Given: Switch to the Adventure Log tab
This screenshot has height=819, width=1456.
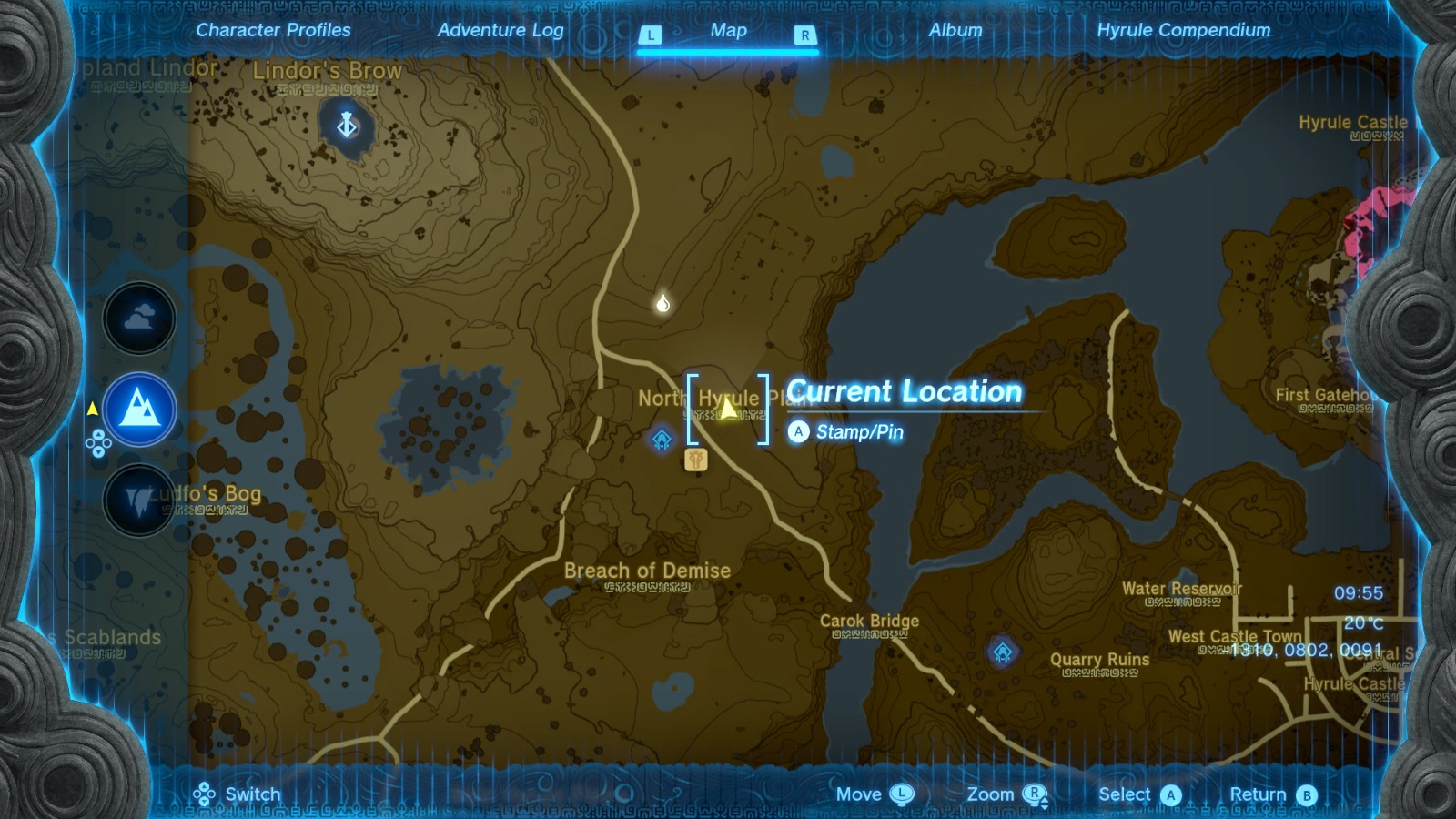Looking at the screenshot, I should pos(501,30).
